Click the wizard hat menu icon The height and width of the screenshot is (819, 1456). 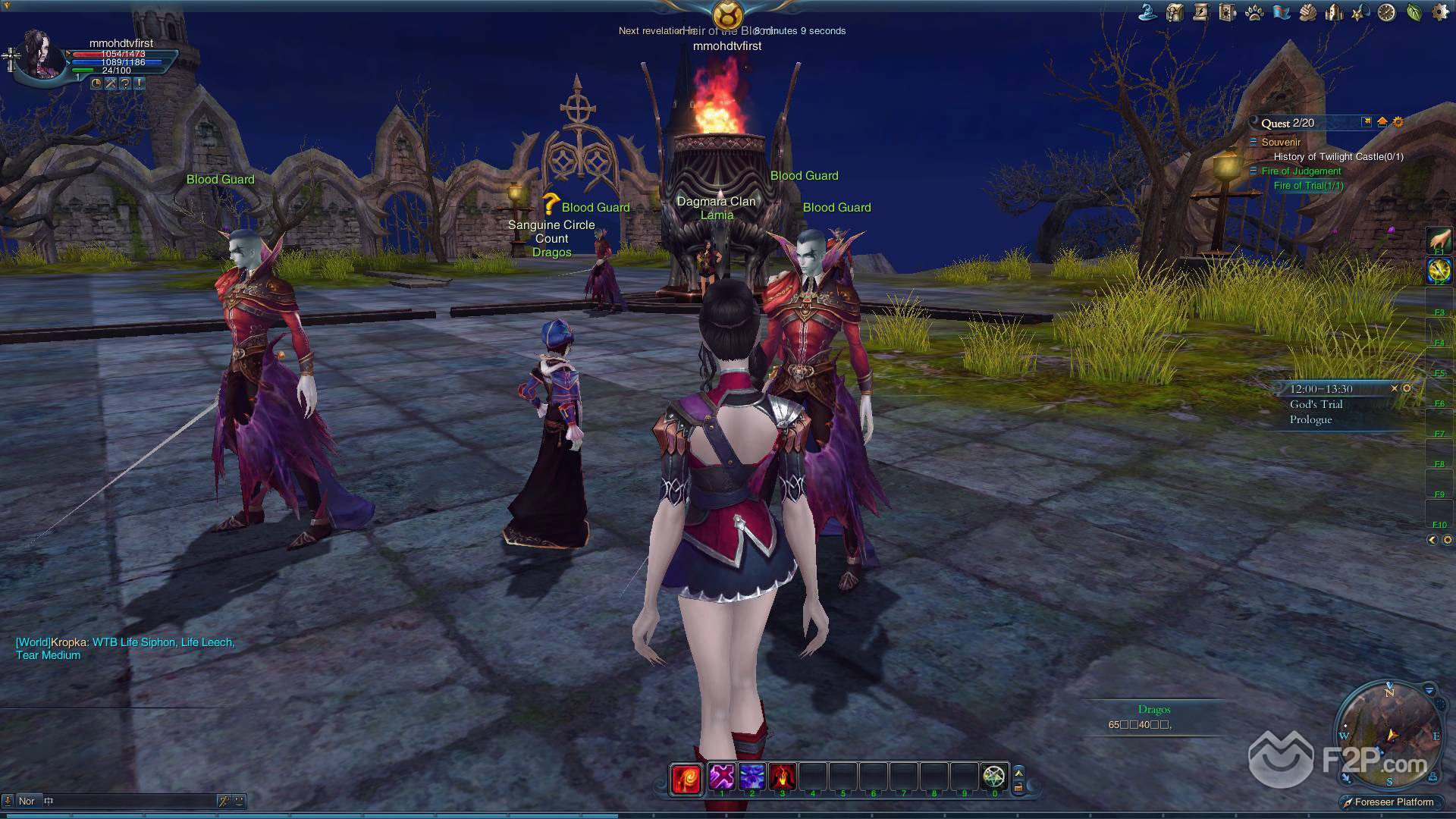1147,12
